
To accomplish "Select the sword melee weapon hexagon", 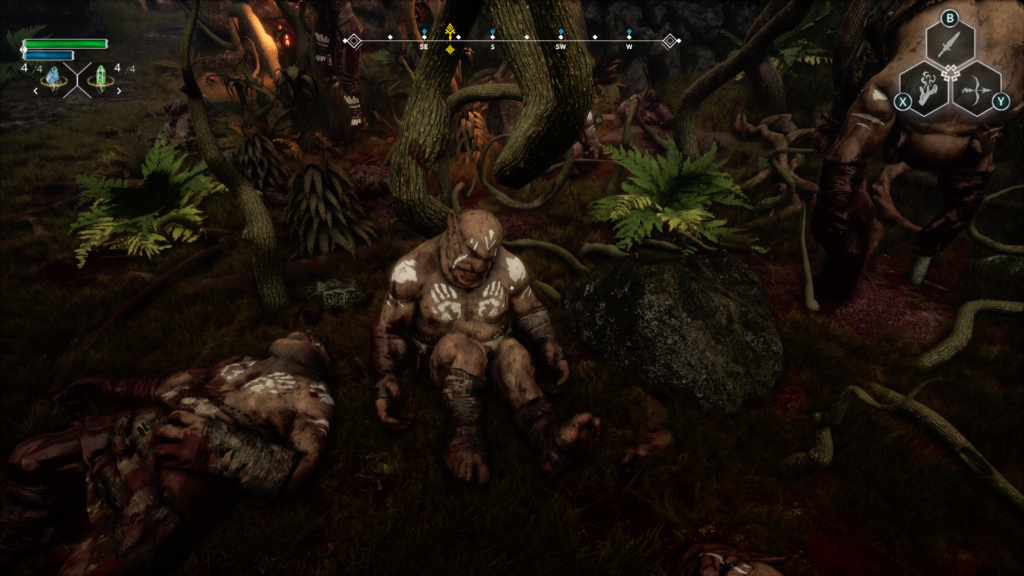I will point(950,43).
